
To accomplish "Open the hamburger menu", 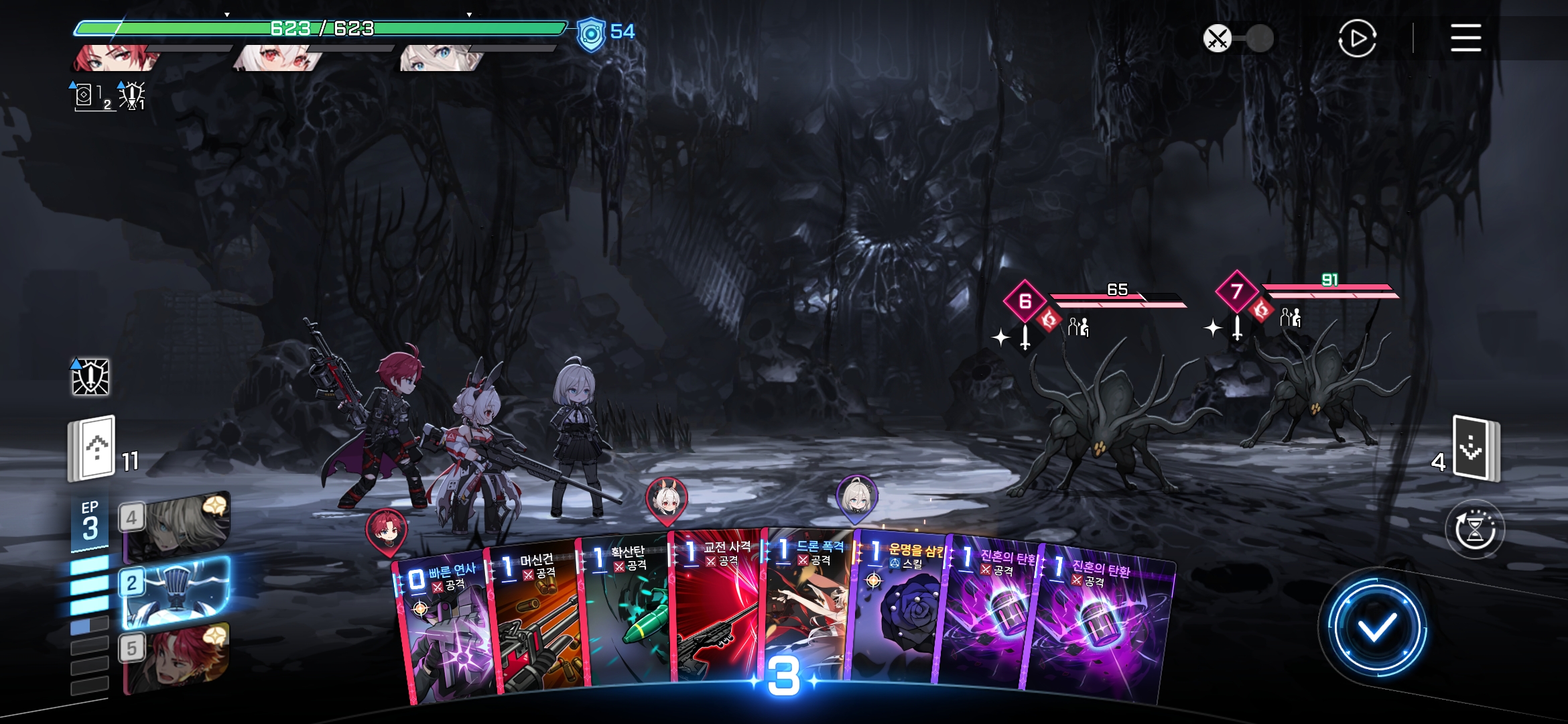I will point(1465,38).
